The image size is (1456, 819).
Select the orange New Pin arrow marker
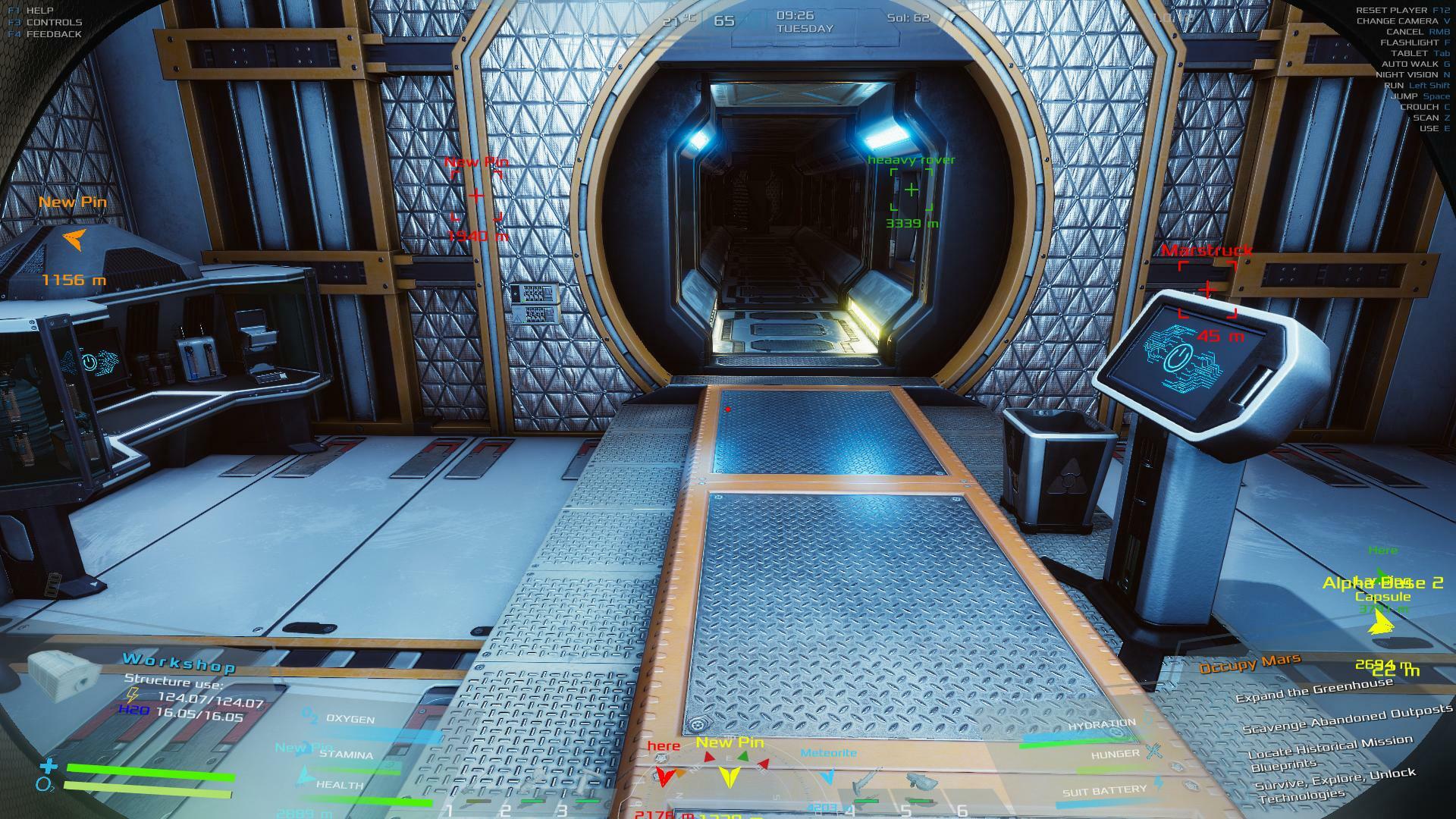(x=73, y=240)
